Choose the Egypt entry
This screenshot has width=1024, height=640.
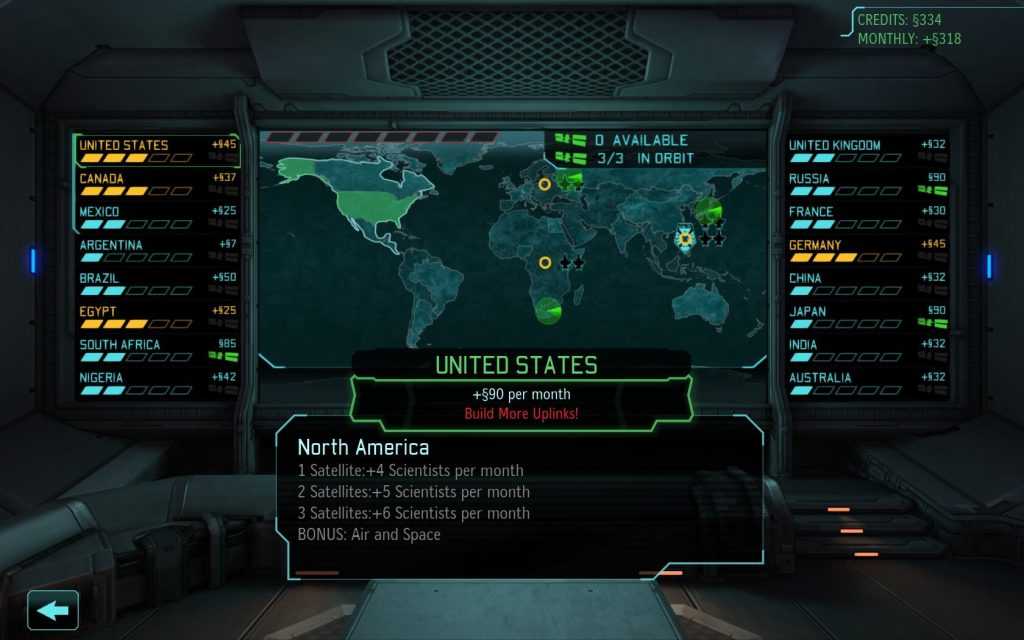(x=157, y=316)
